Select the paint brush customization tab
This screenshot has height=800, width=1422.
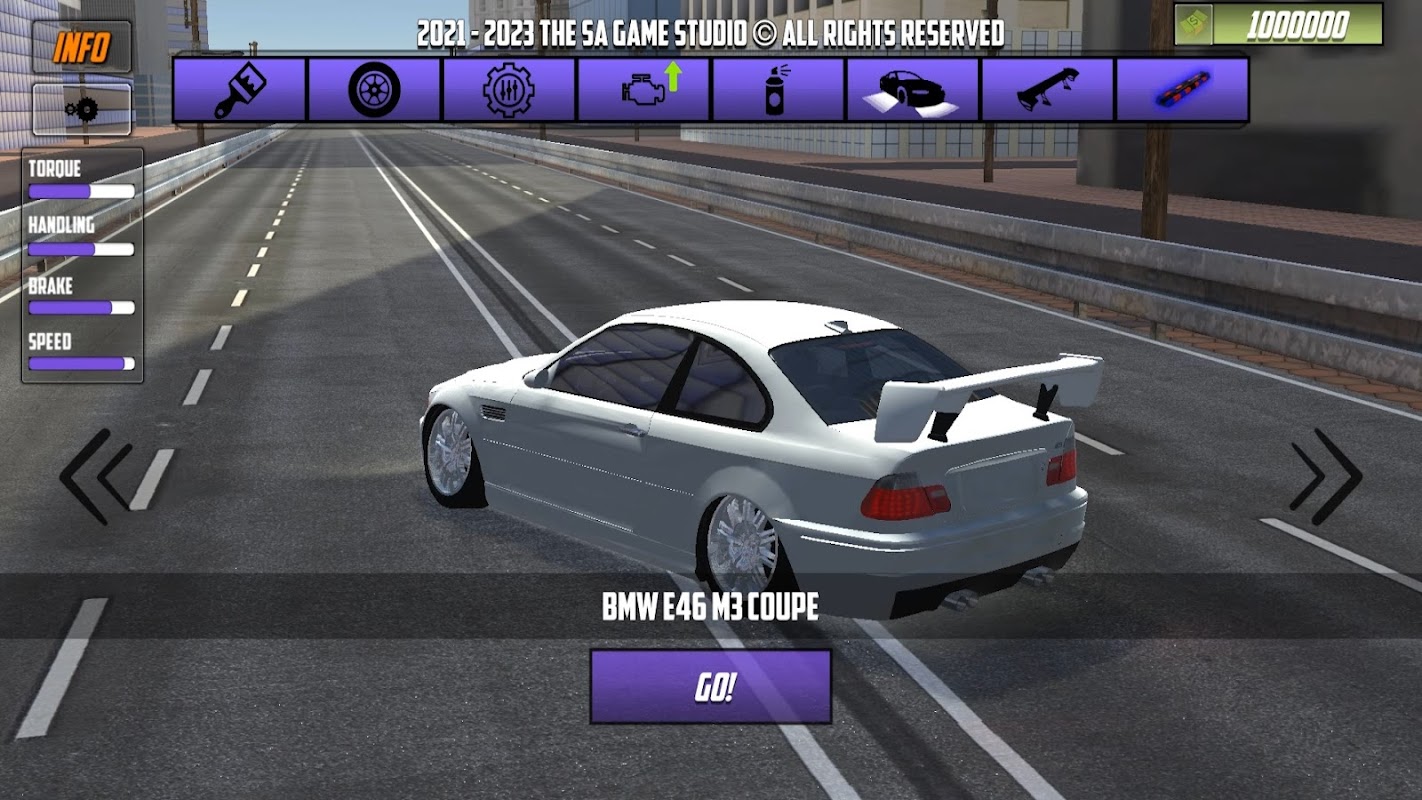tap(240, 90)
